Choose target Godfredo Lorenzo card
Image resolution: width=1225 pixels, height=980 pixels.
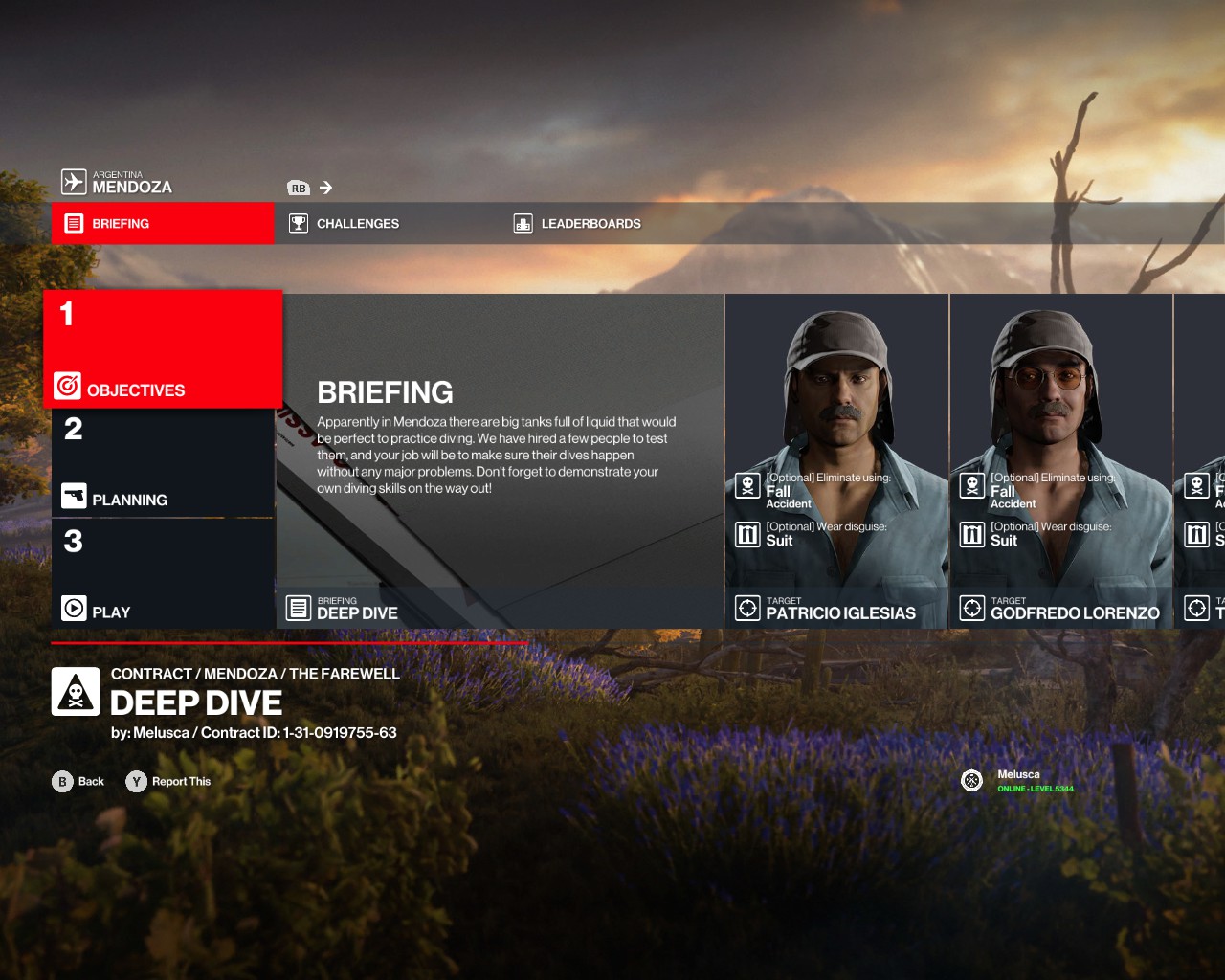pos(1060,461)
